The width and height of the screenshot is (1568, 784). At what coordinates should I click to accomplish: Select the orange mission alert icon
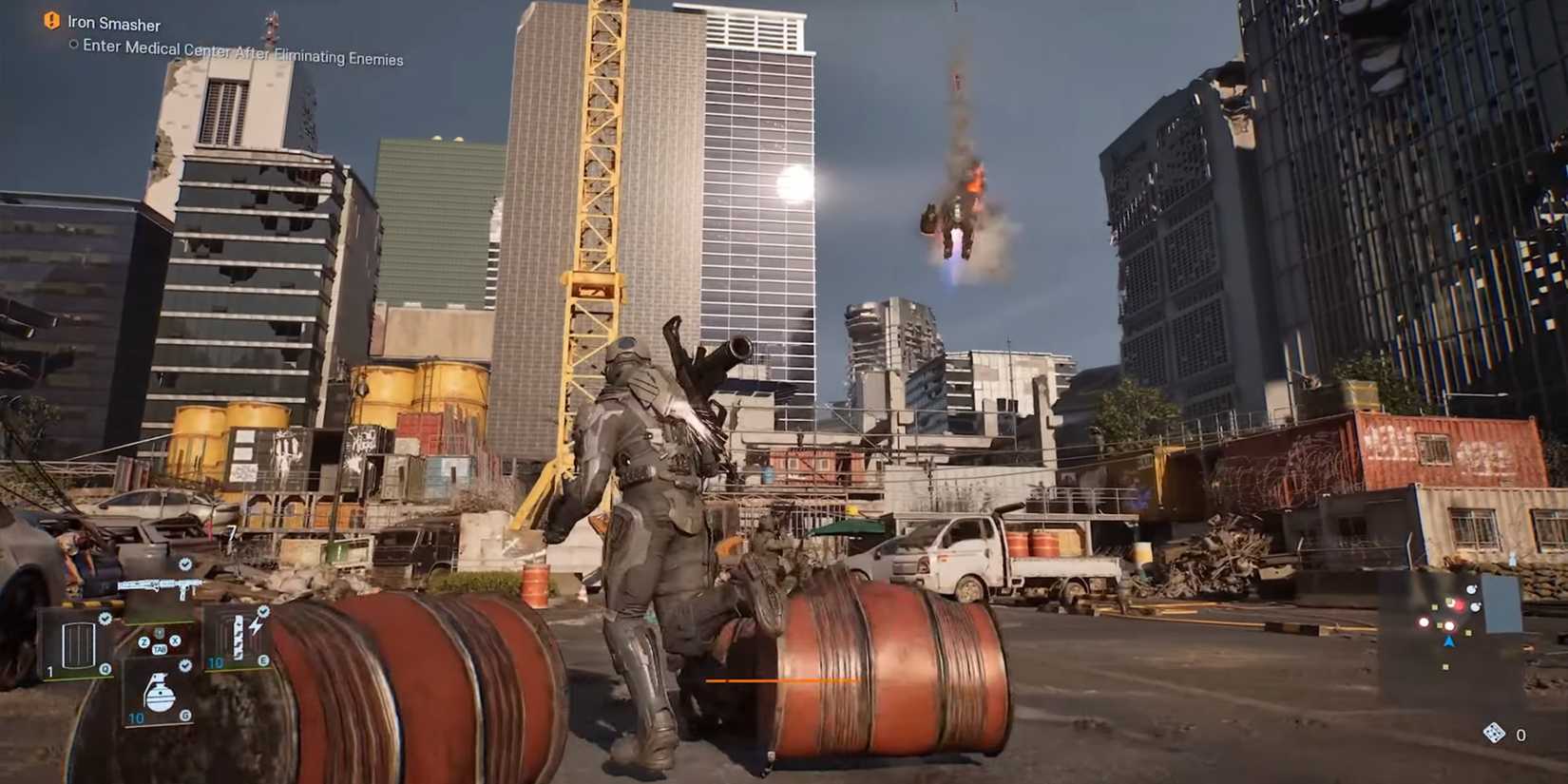pos(51,20)
